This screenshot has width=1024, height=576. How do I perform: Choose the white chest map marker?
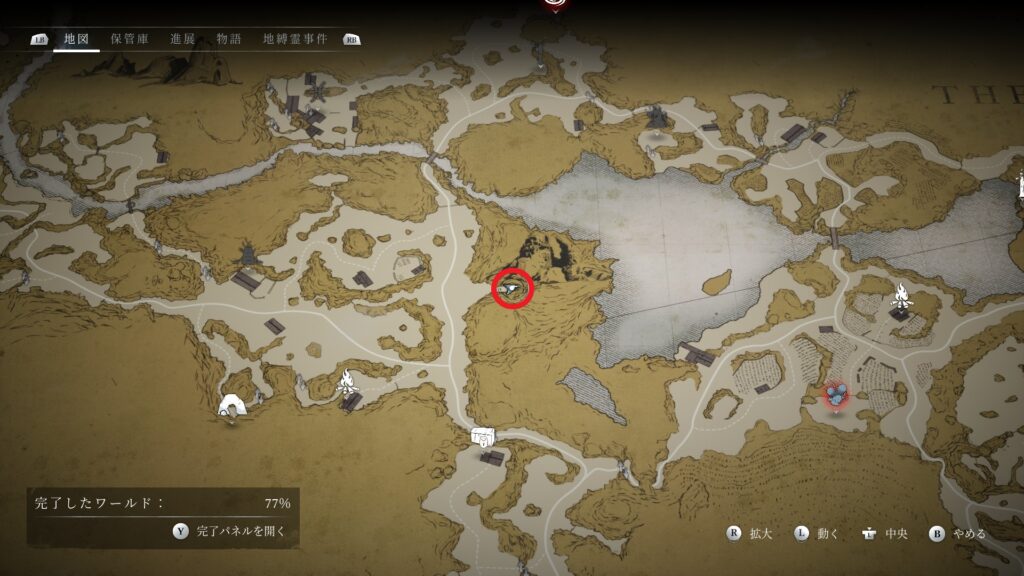[484, 436]
